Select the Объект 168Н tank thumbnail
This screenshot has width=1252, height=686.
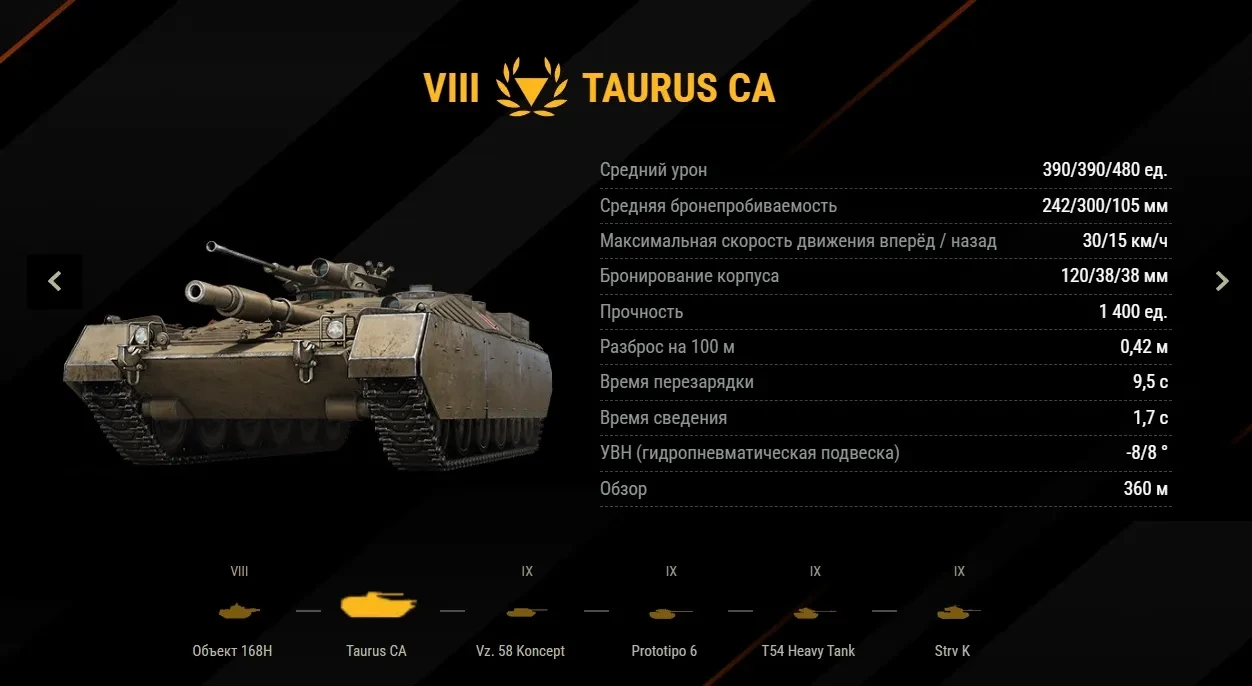238,610
